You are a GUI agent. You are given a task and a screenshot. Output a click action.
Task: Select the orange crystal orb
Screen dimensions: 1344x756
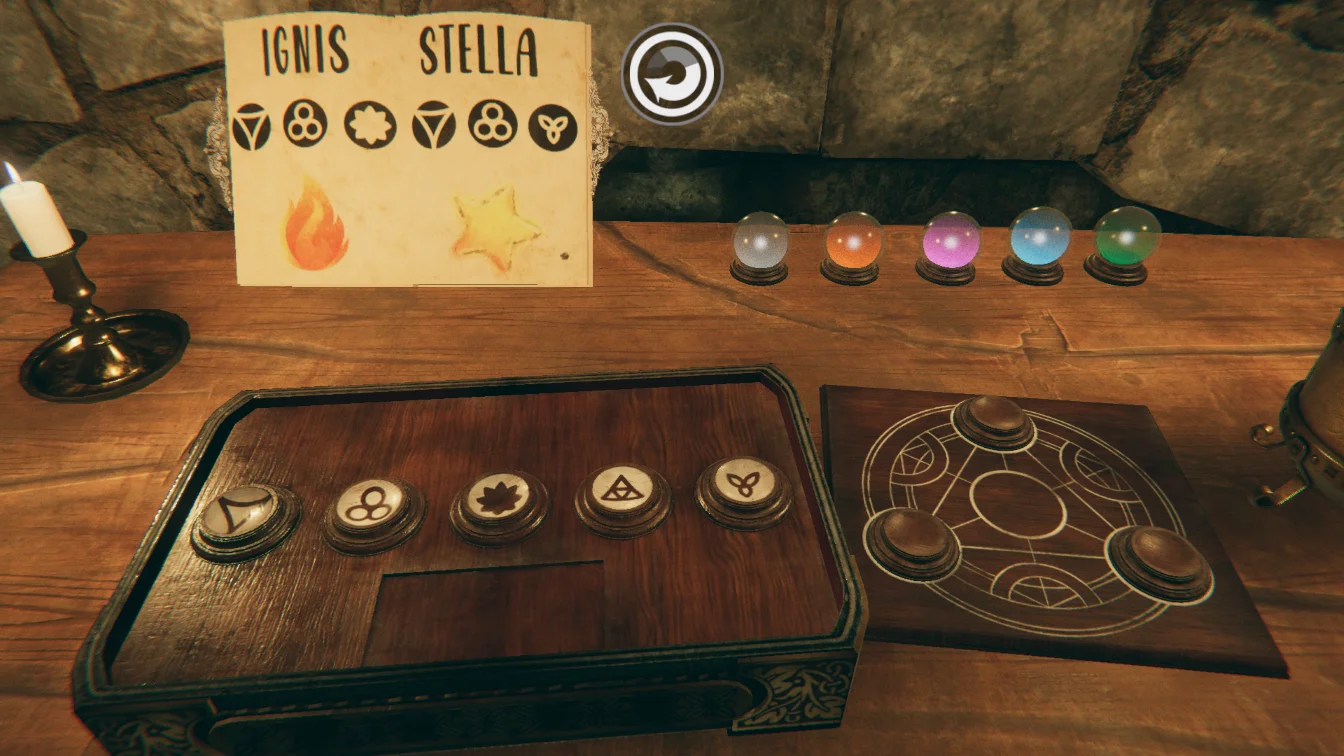854,241
